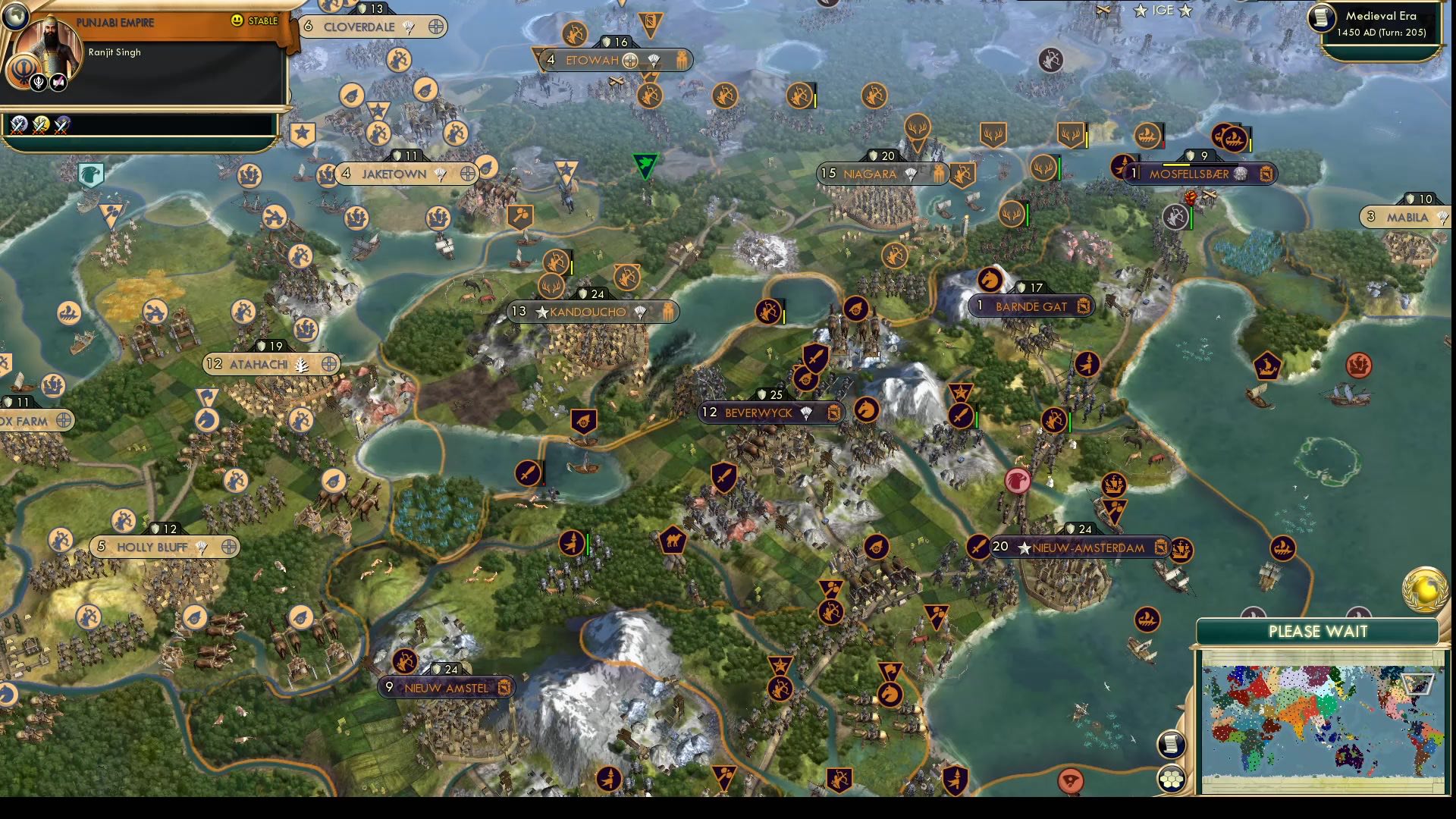Screen dimensions: 1456x819
Task: Click the Sikhism religion icon on the leader panel
Action: [24, 70]
